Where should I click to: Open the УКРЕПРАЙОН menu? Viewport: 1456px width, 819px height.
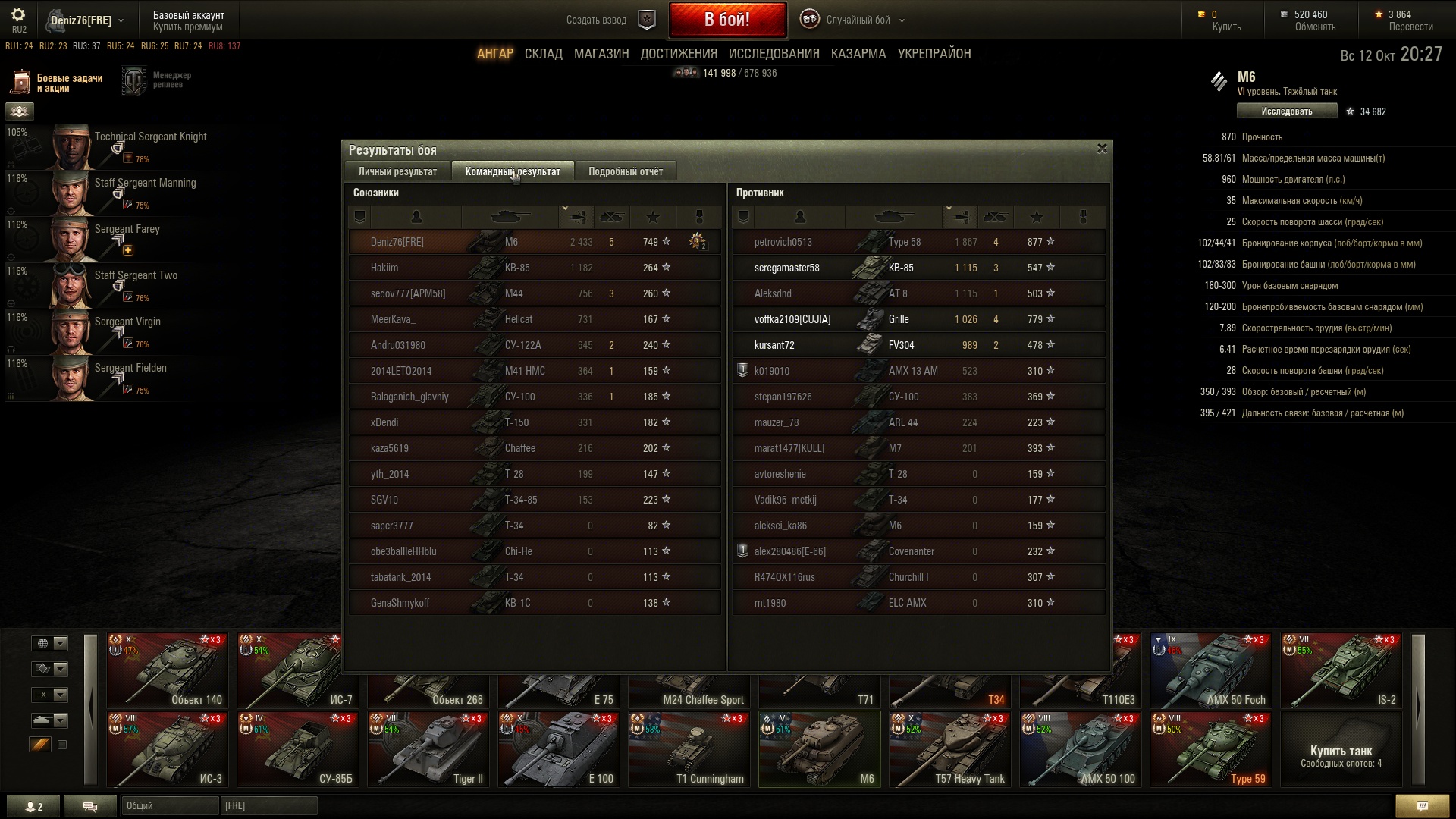point(934,54)
